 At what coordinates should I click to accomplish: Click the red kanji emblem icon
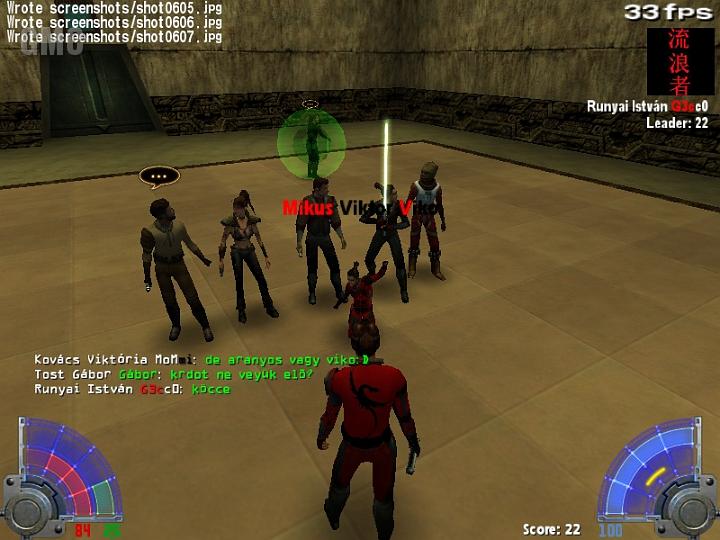click(x=680, y=61)
